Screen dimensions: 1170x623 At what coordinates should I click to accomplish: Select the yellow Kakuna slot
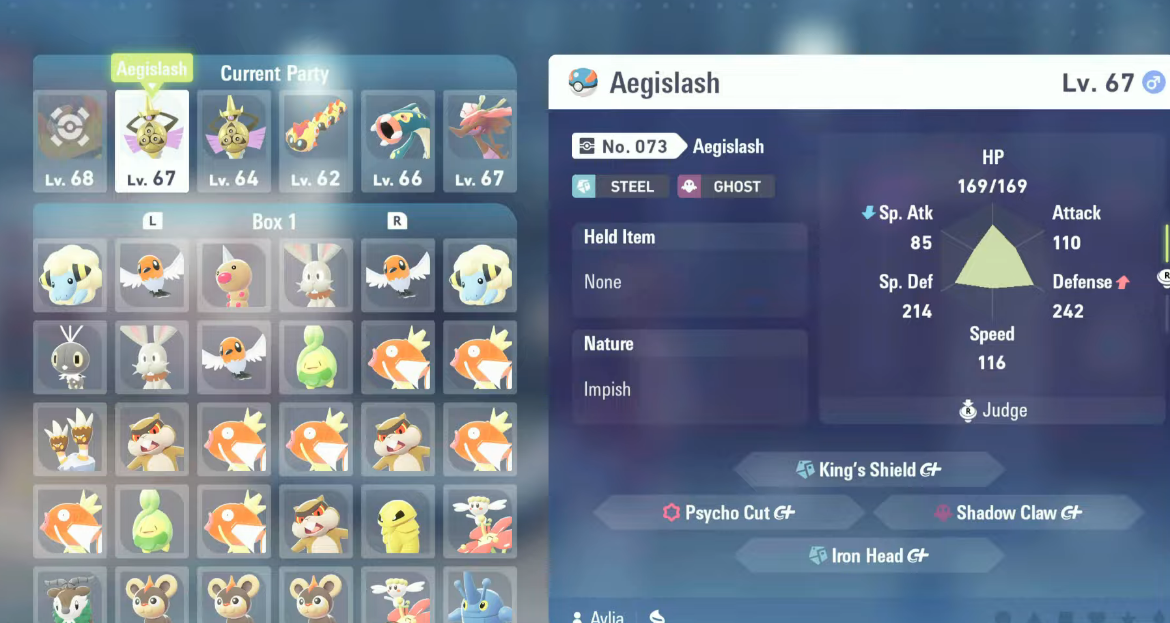[x=397, y=521]
